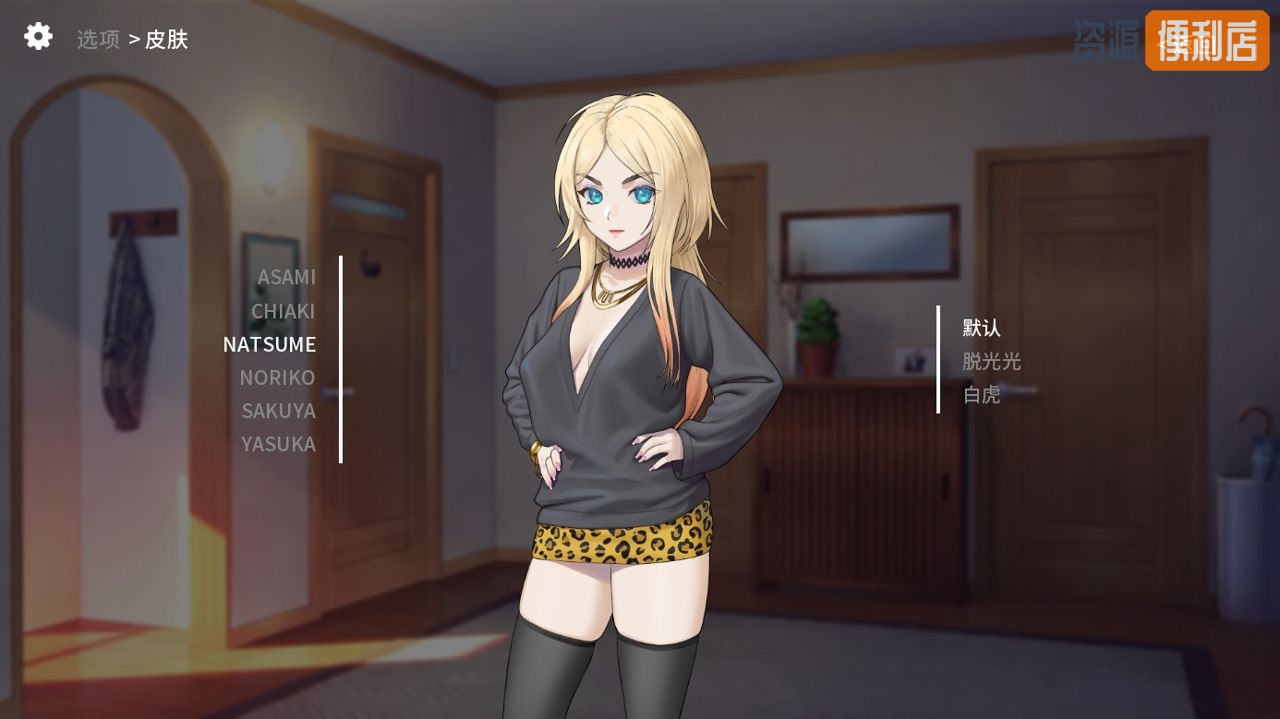Image resolution: width=1280 pixels, height=719 pixels.
Task: Click the settings gear icon
Action: [38, 37]
